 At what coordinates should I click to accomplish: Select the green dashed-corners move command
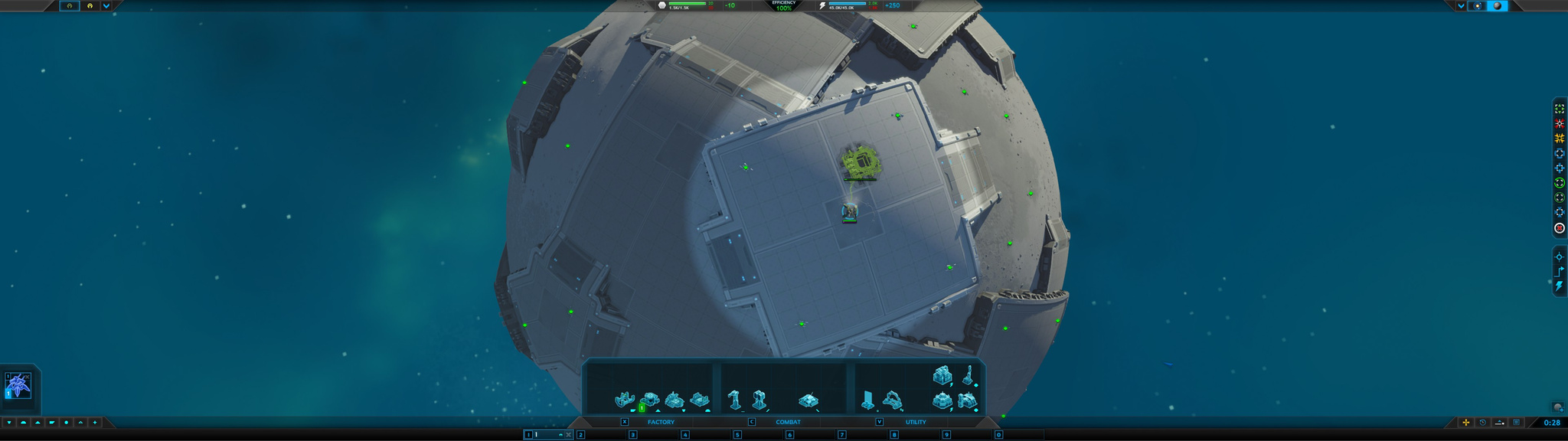[1559, 109]
